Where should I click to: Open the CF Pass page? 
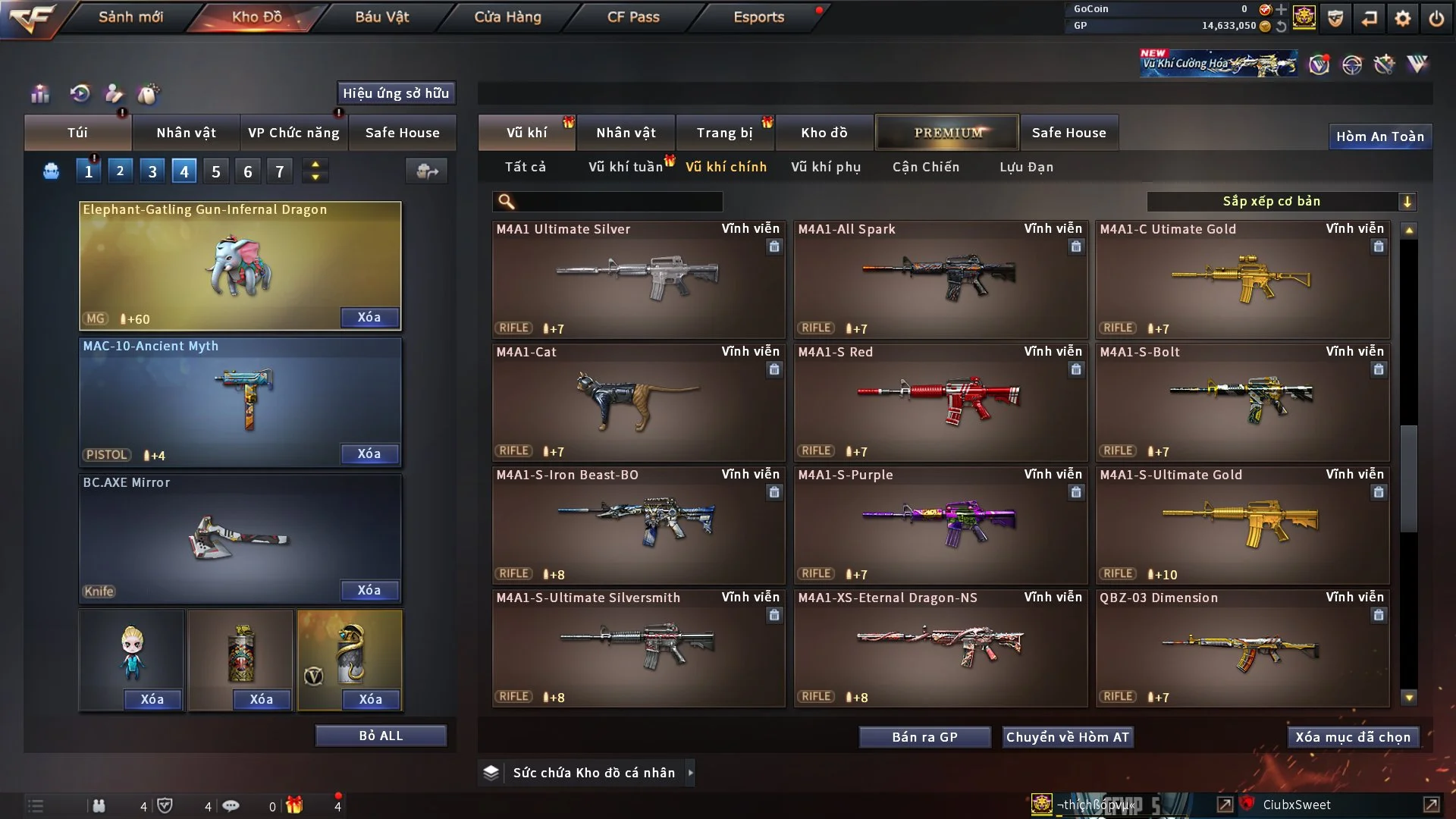[x=633, y=17]
